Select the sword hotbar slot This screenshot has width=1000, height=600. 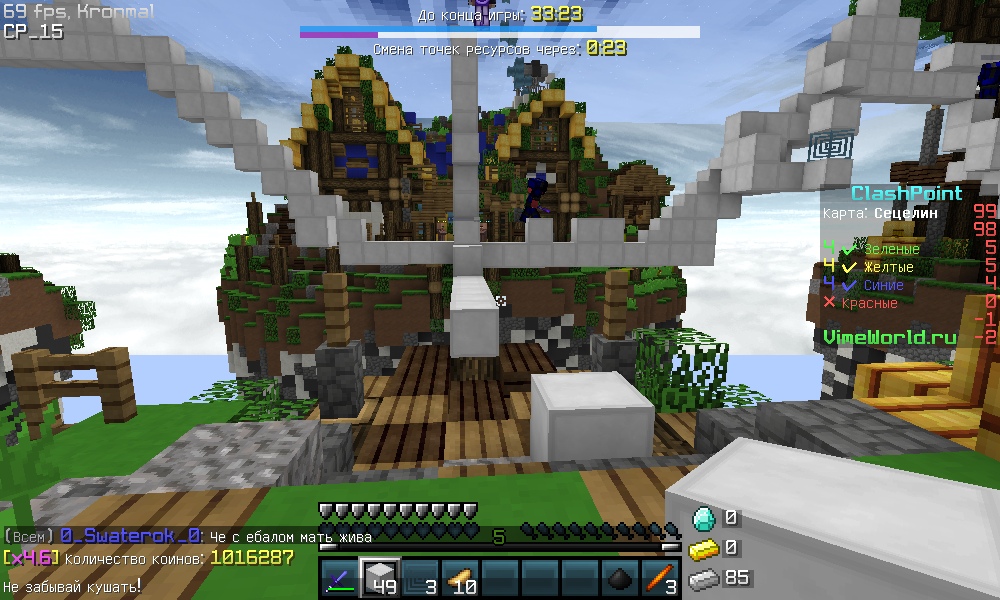tap(339, 579)
